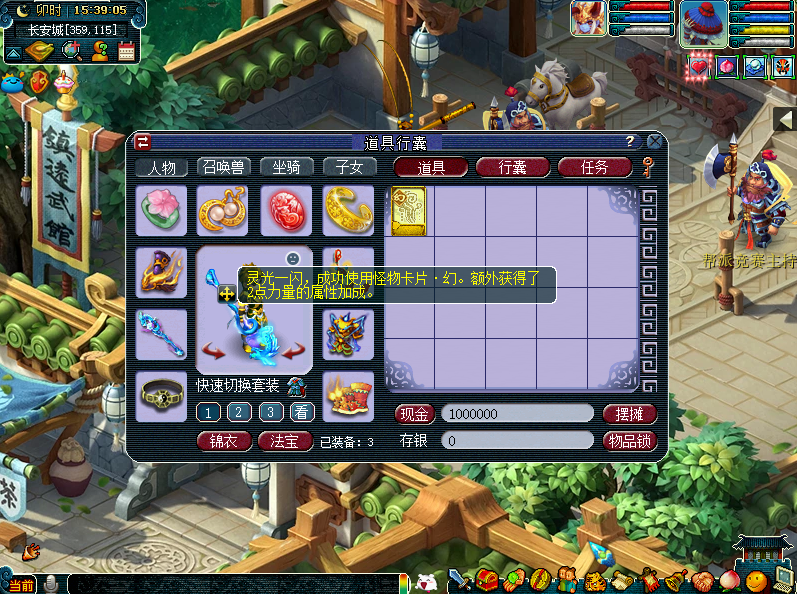Viewport: 797px width, 594px height.
Task: Click the pink lotus flower equipment slot
Action: [161, 210]
